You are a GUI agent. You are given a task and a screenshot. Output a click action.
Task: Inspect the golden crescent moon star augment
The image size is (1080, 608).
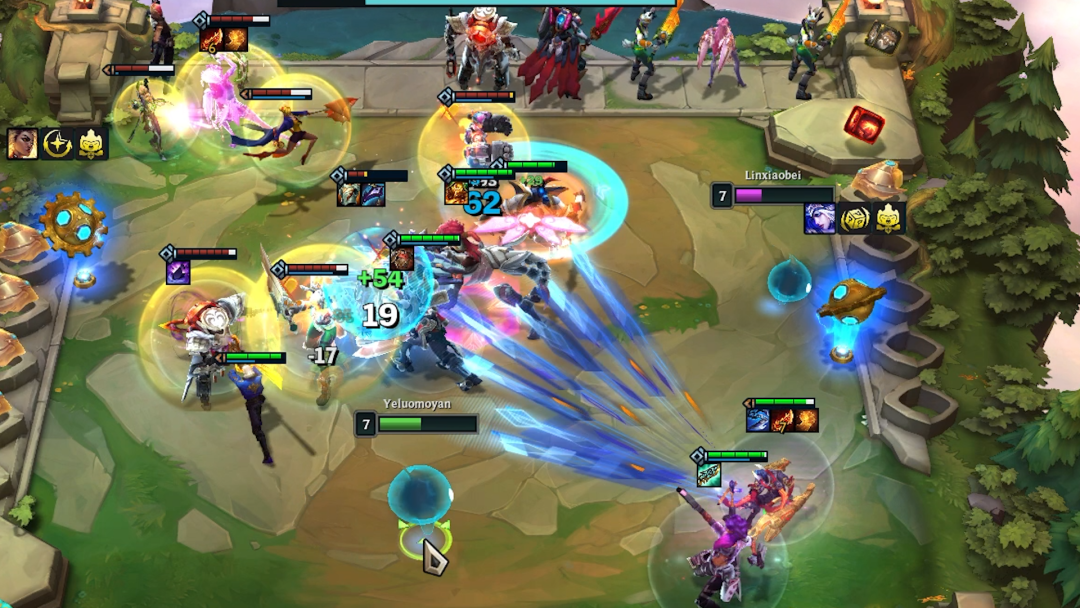point(58,143)
